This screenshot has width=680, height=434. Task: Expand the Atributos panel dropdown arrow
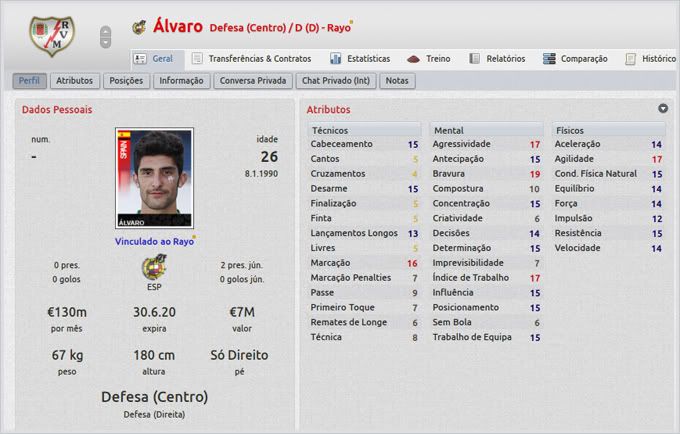tap(662, 108)
